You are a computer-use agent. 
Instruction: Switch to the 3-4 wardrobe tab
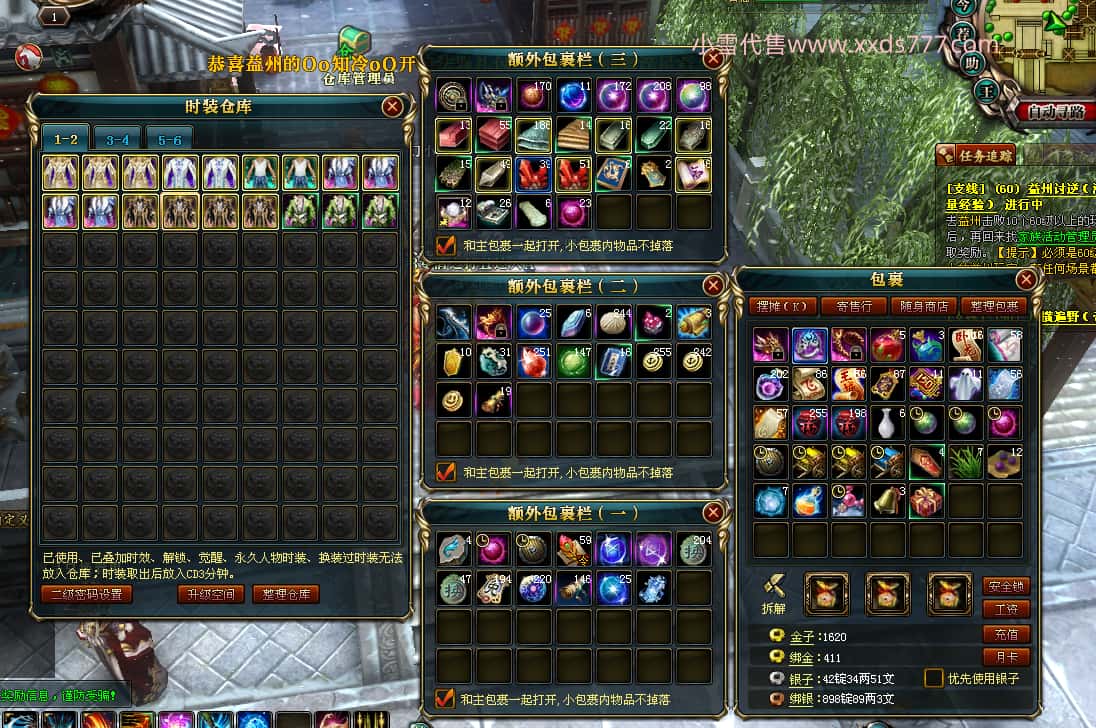point(118,140)
